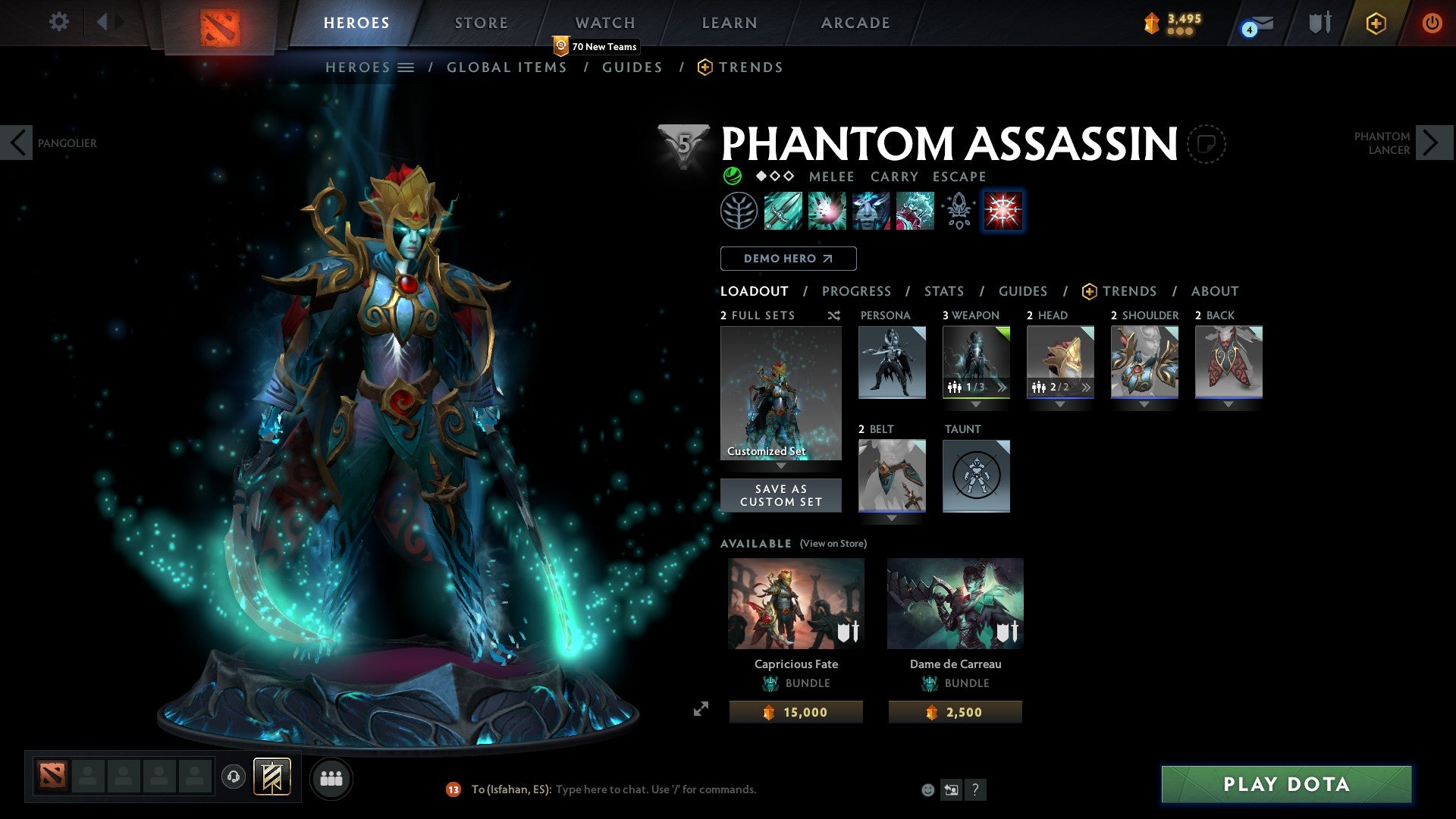1456x819 pixels.
Task: Click Phantom Assassin's innate leaf ability icon
Action: click(739, 211)
